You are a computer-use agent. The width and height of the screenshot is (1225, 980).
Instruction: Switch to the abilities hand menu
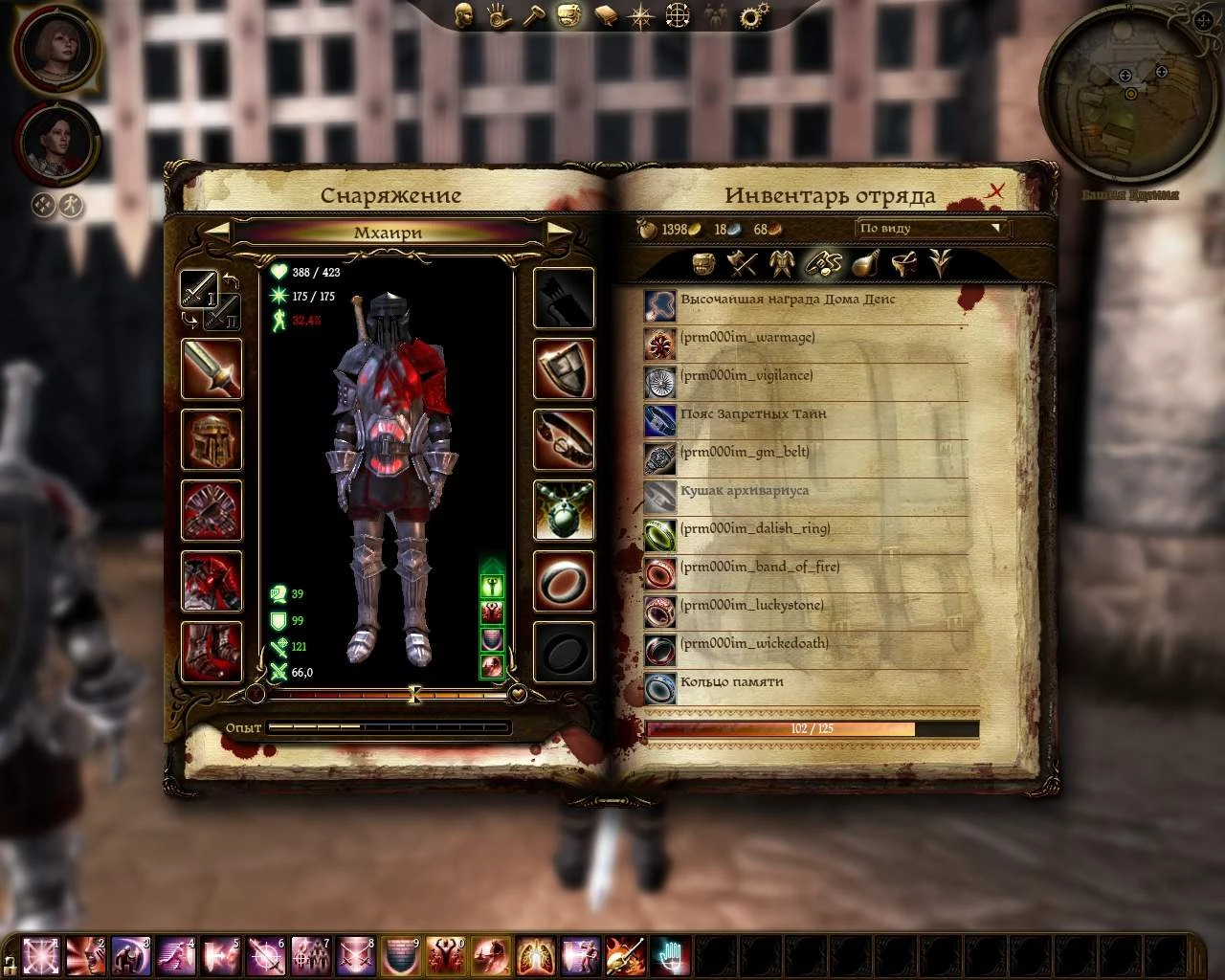(499, 16)
